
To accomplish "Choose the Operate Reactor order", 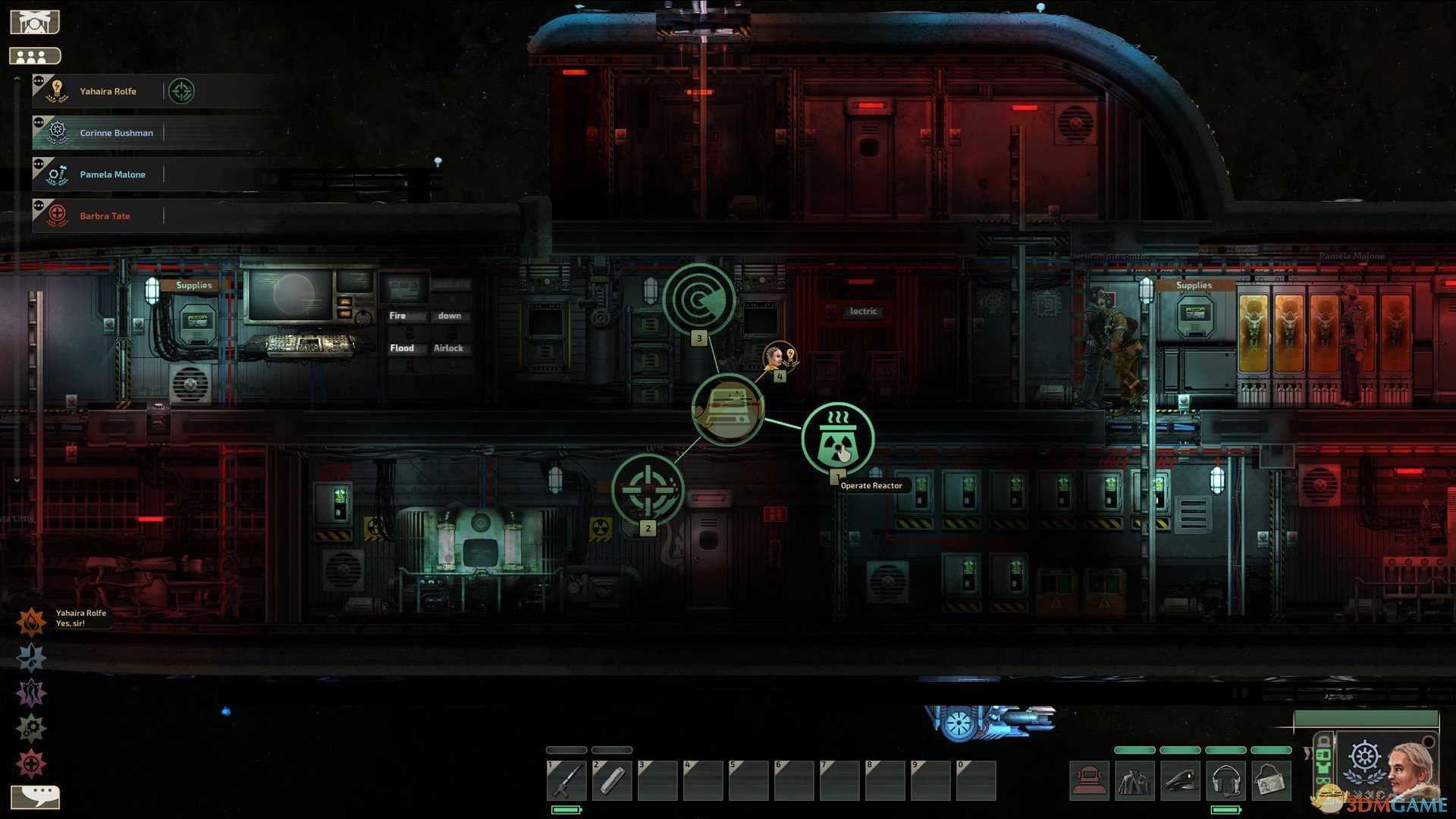I will point(838,439).
